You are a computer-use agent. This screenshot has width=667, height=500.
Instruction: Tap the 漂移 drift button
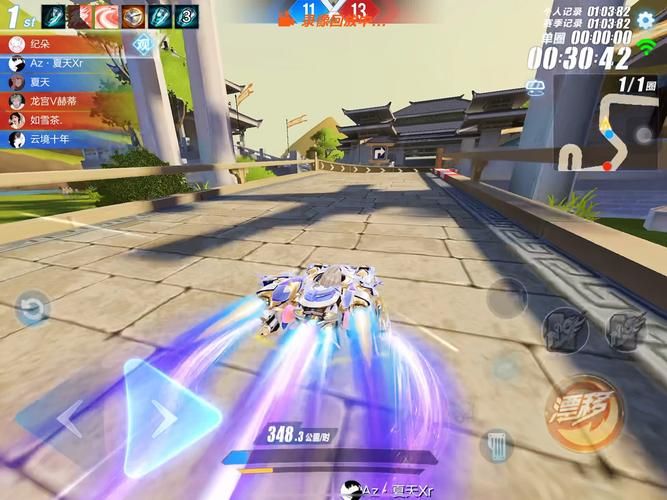(x=584, y=412)
